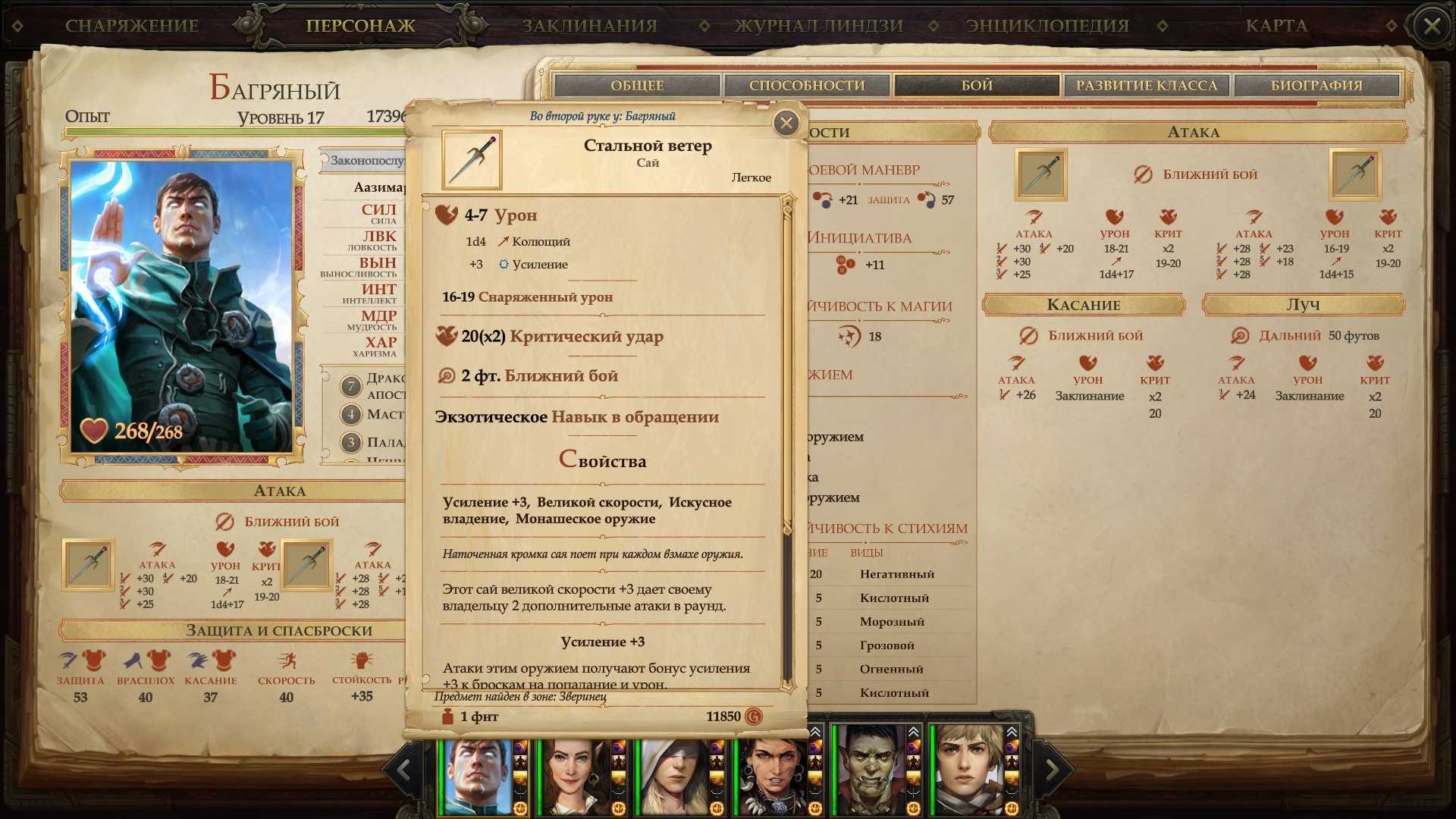
Task: Open the Снаряжение equipment screen
Action: pos(131,26)
